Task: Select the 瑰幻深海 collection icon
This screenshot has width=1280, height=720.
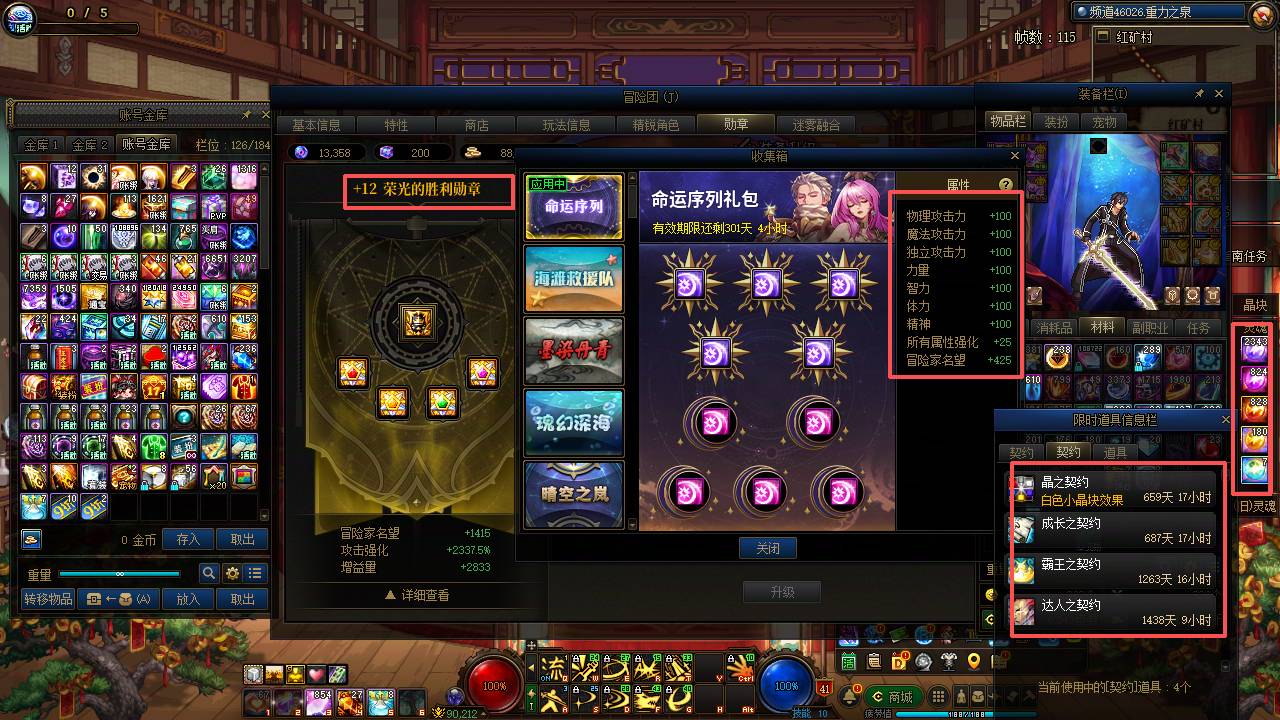Action: pyautogui.click(x=573, y=423)
